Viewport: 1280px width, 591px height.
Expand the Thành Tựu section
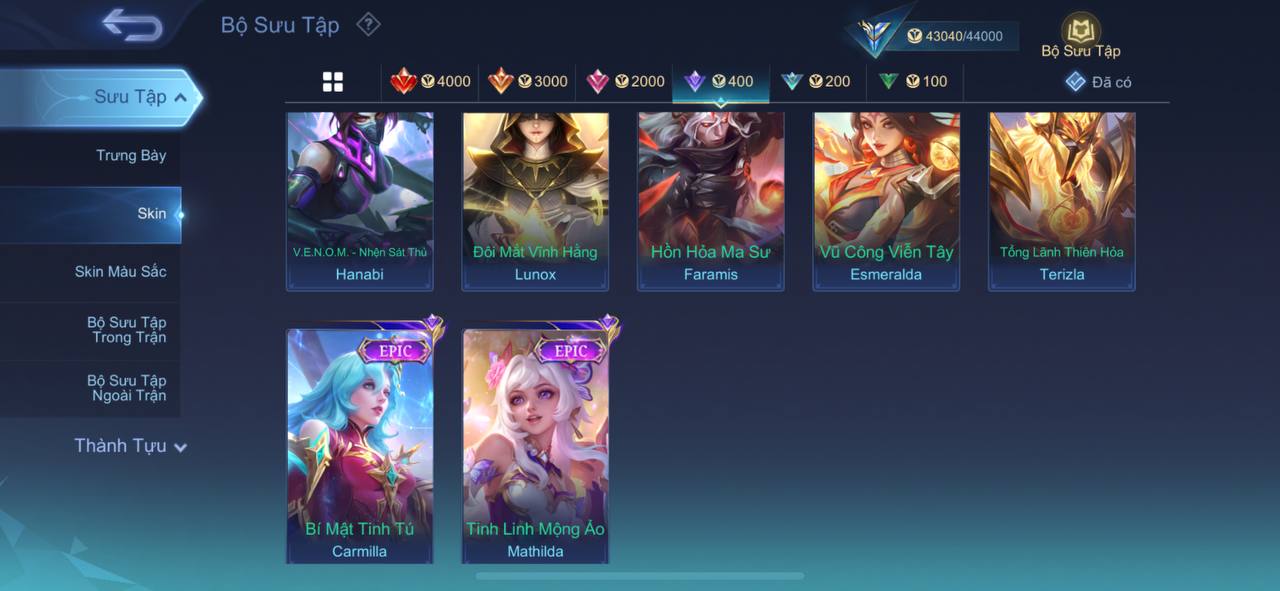point(130,446)
